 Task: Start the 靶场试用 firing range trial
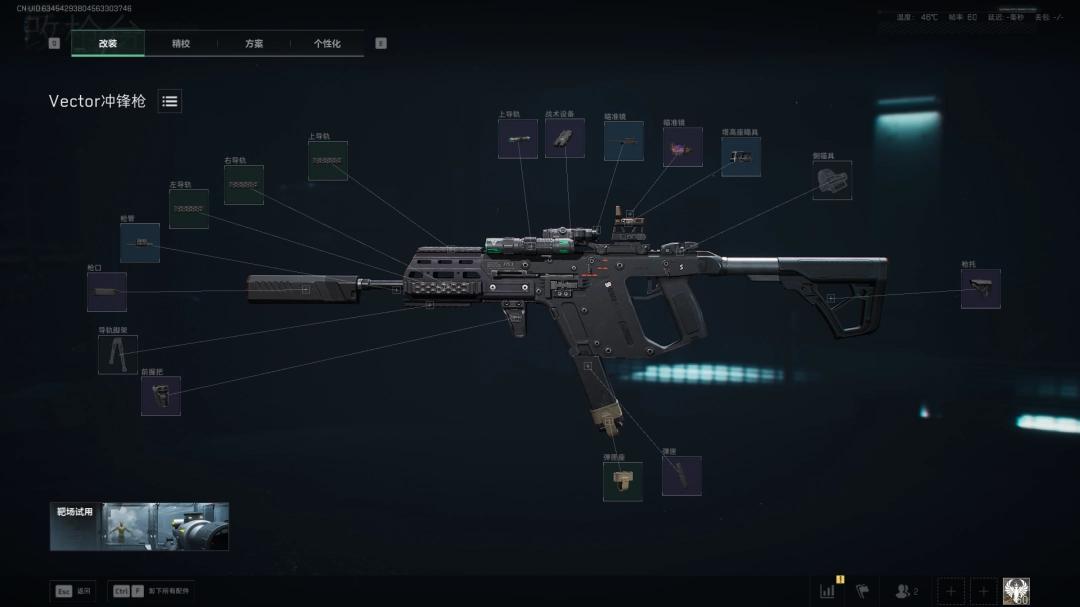140,527
